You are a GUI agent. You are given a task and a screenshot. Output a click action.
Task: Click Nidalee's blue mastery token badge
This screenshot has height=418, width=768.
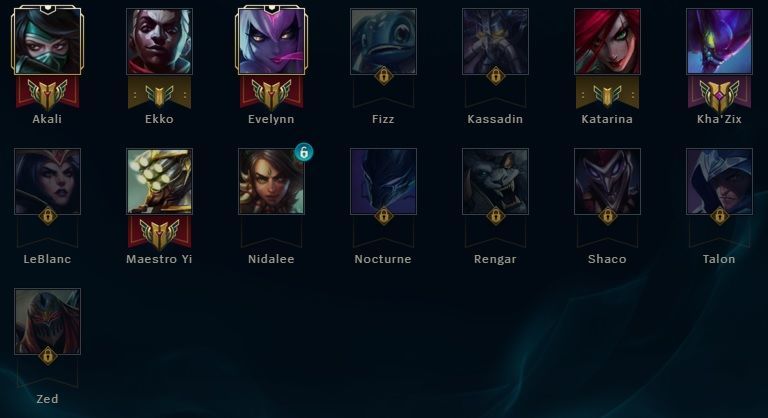pos(303,152)
